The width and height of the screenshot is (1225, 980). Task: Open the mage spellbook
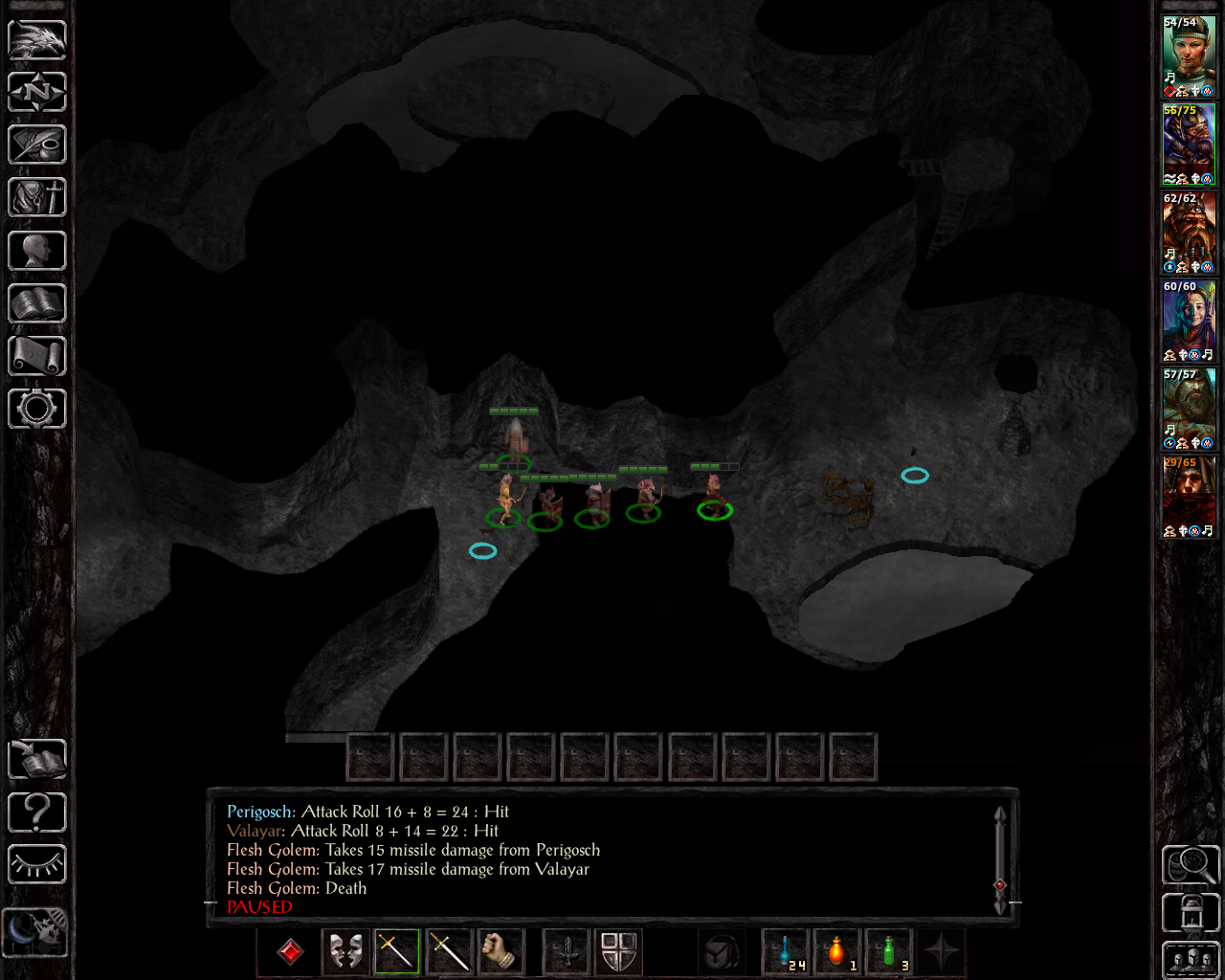pos(37,303)
